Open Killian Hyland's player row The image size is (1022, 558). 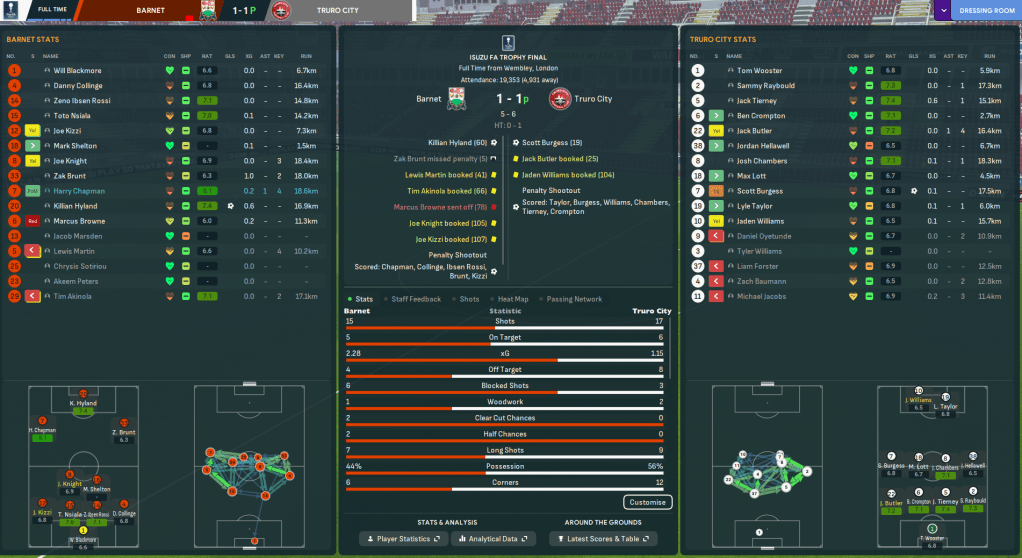tap(76, 205)
